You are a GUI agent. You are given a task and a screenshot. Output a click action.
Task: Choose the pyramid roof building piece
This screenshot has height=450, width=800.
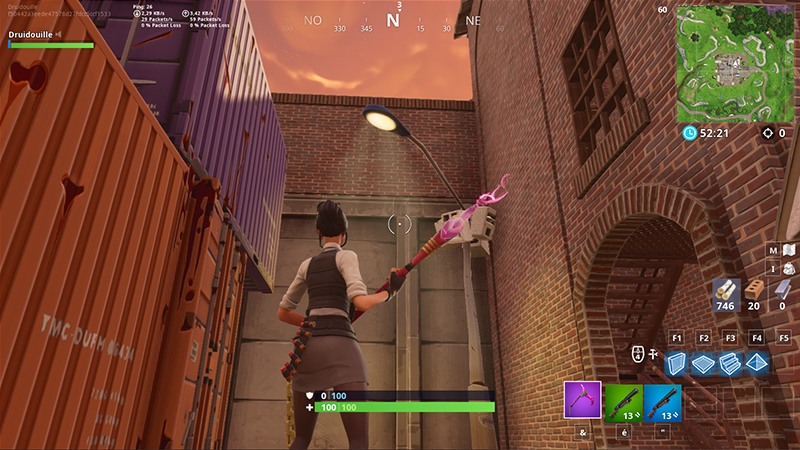coord(757,364)
